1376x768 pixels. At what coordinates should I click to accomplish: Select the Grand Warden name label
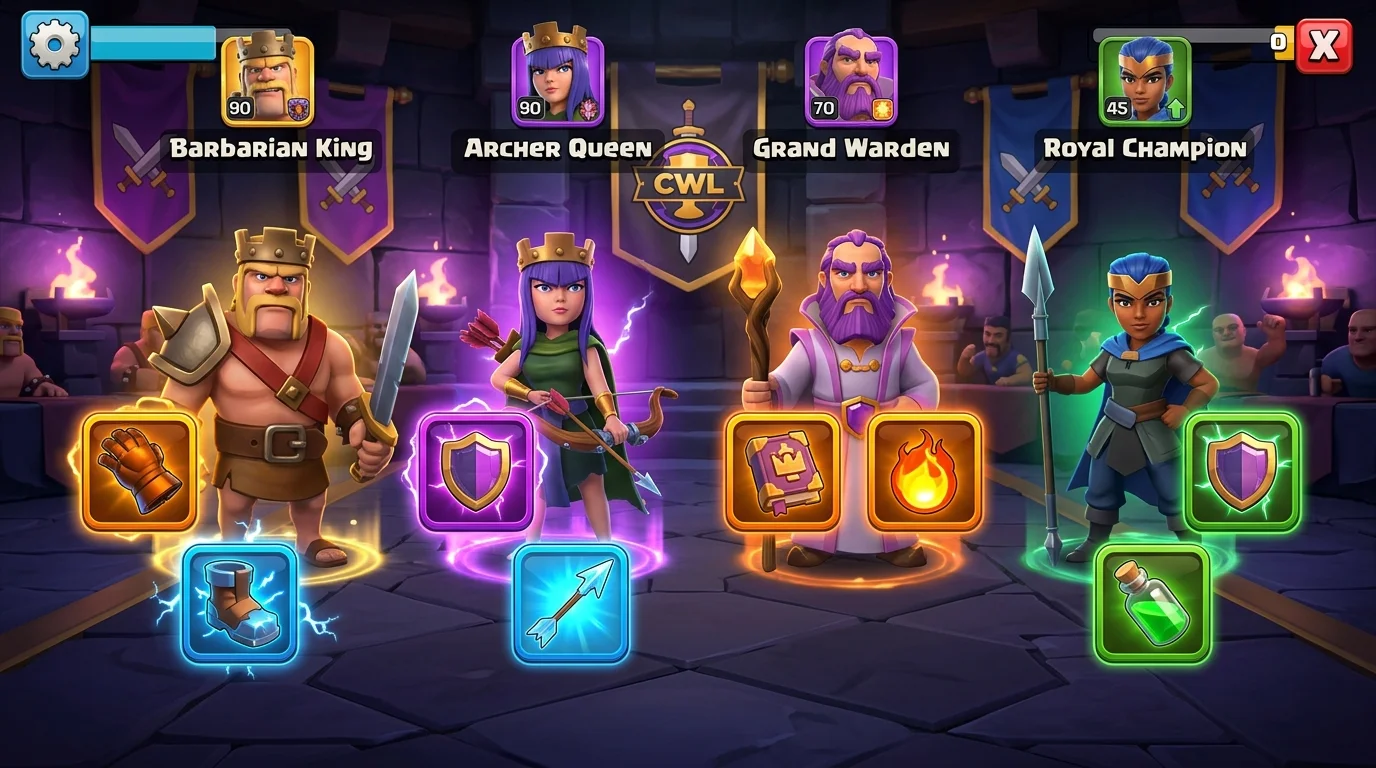(852, 148)
